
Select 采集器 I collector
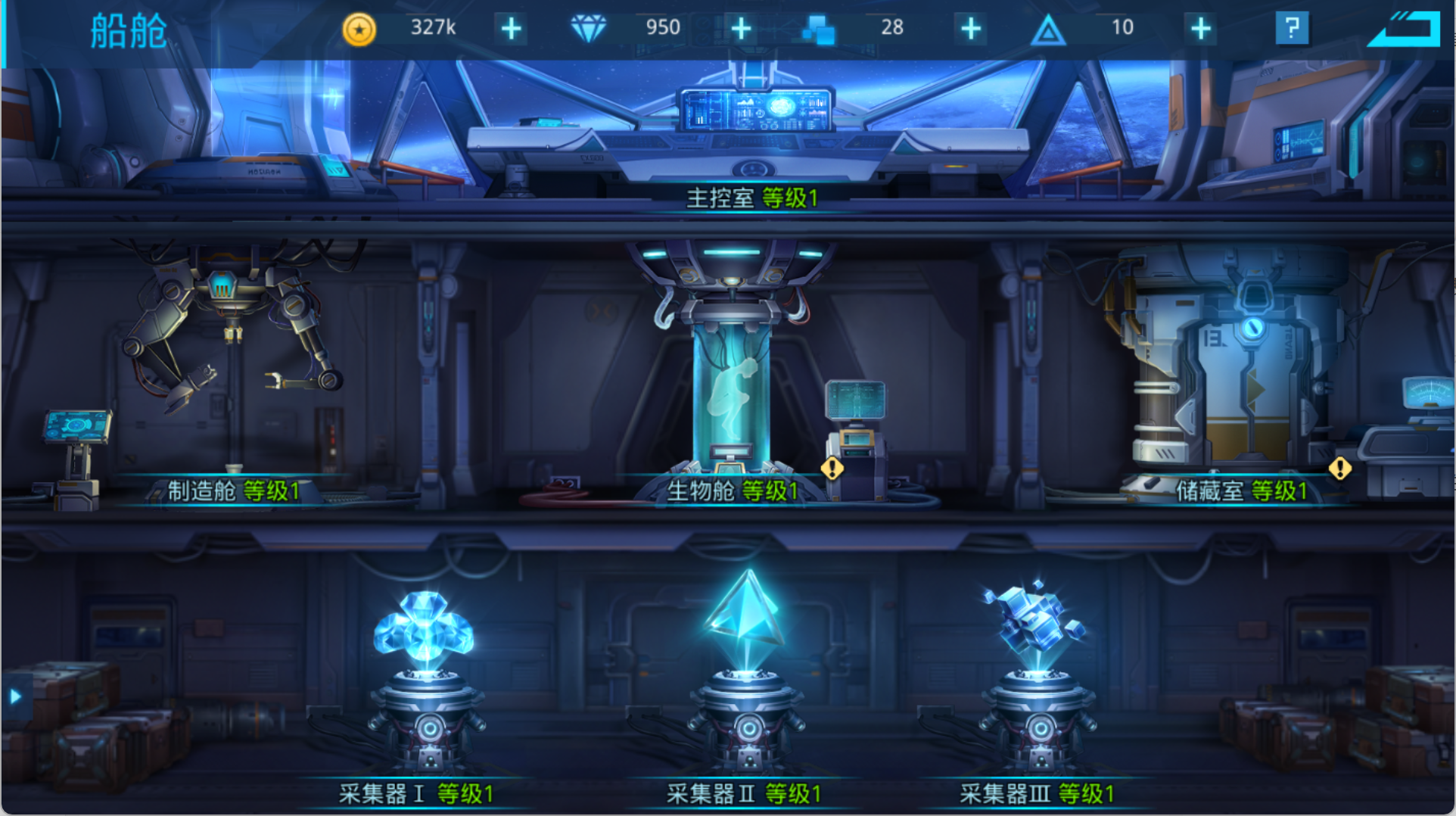tap(425, 681)
